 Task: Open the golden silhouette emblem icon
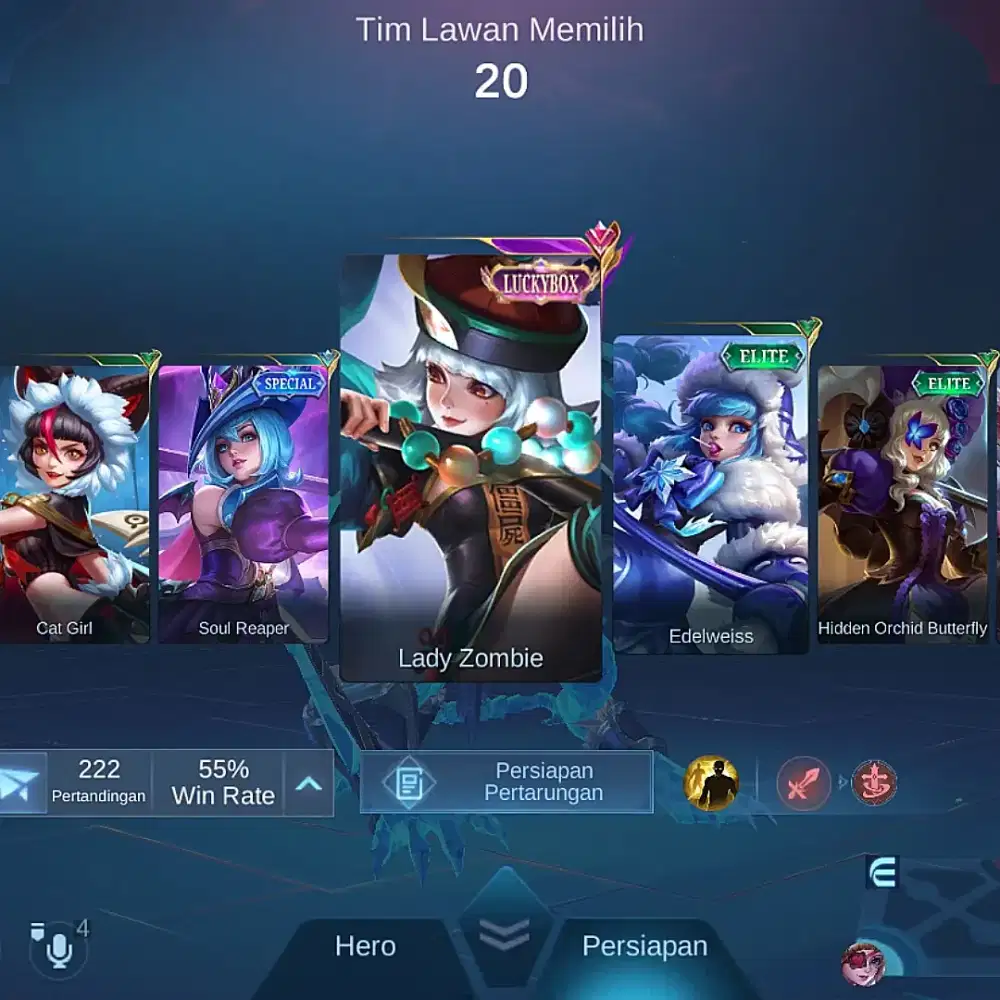(711, 783)
